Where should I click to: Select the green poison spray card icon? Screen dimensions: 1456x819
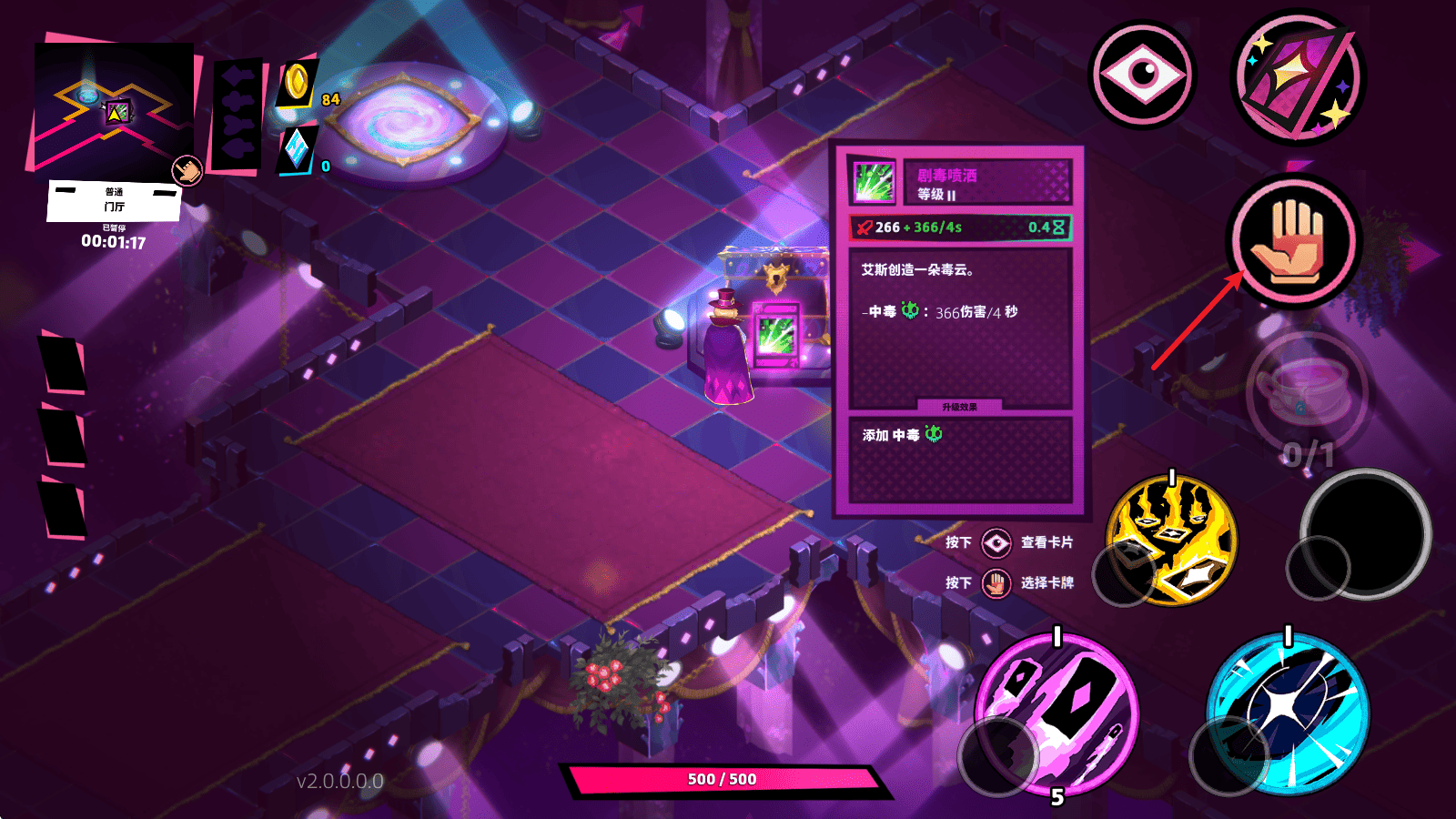874,181
